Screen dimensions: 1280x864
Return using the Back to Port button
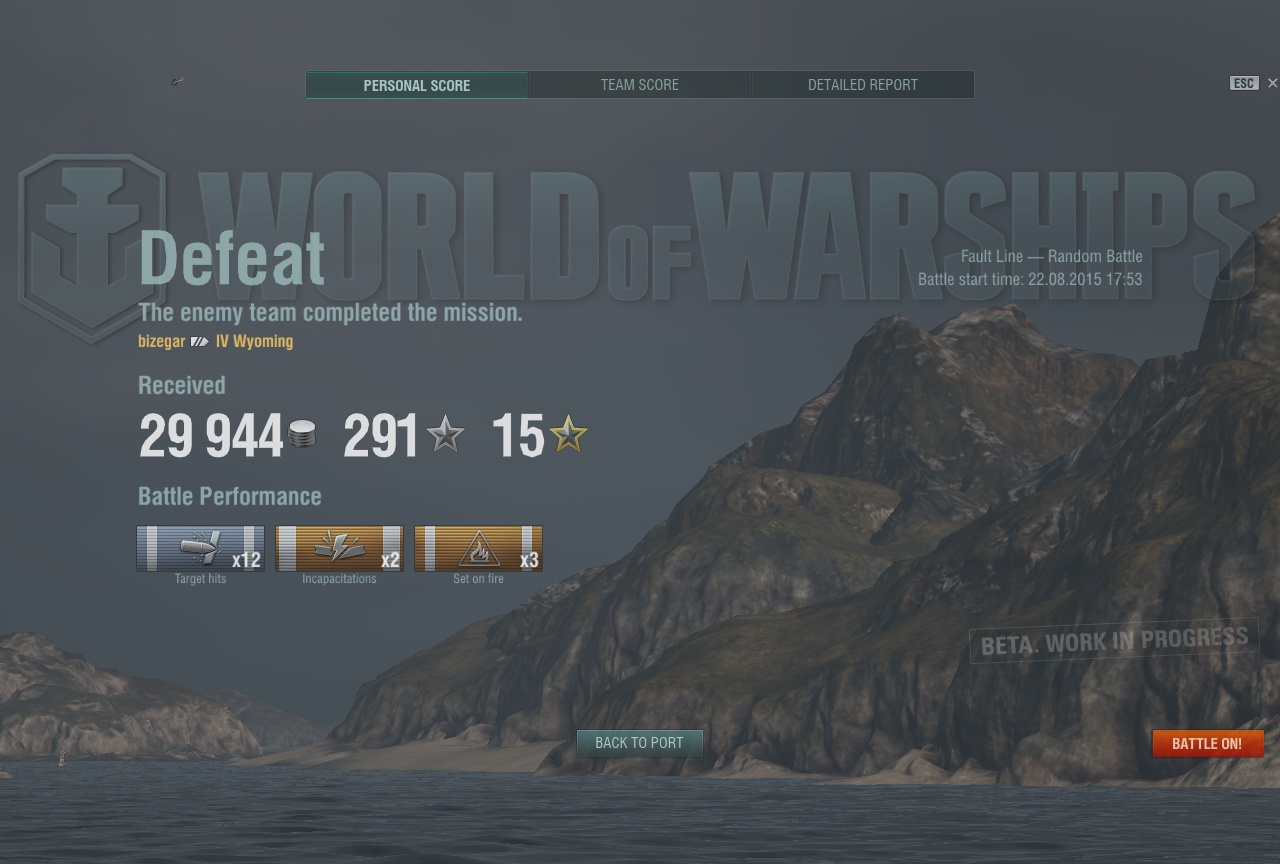(639, 743)
